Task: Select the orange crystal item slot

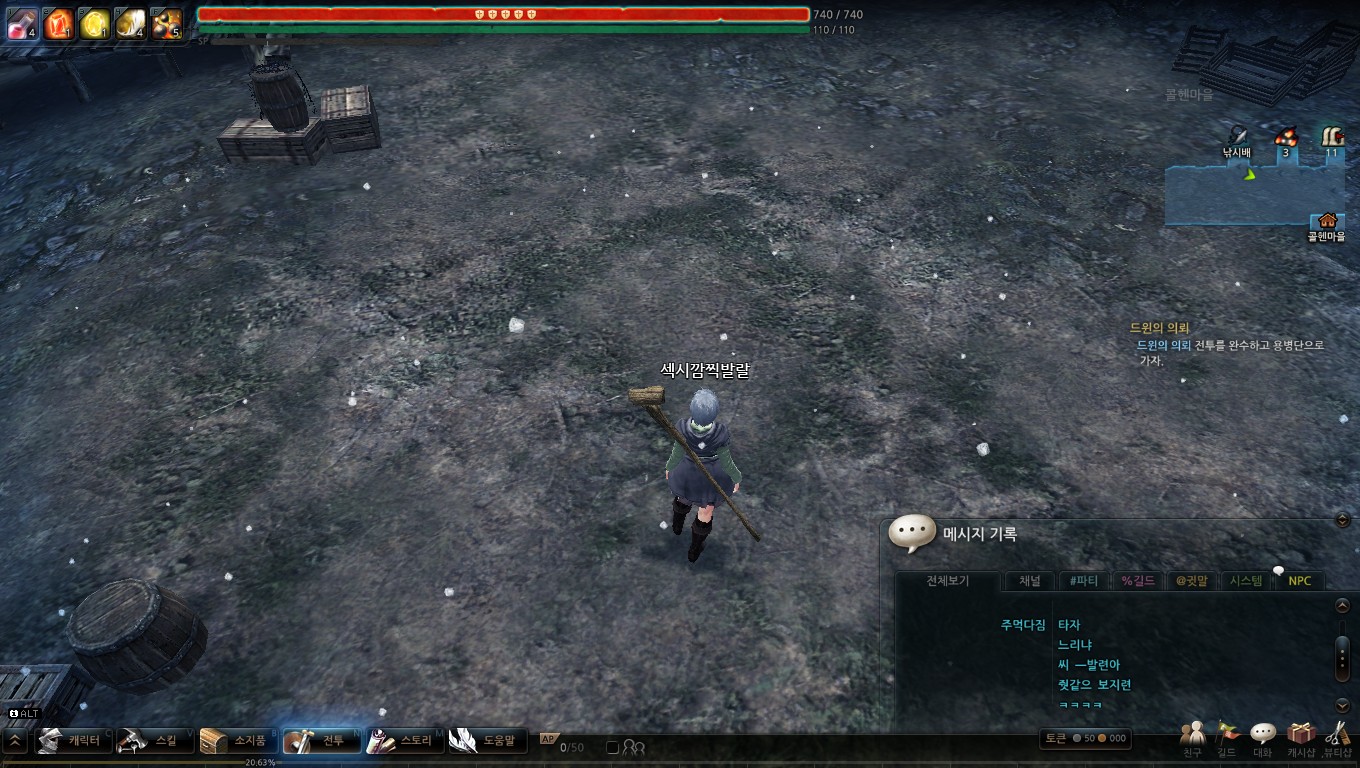Action: 58,23
